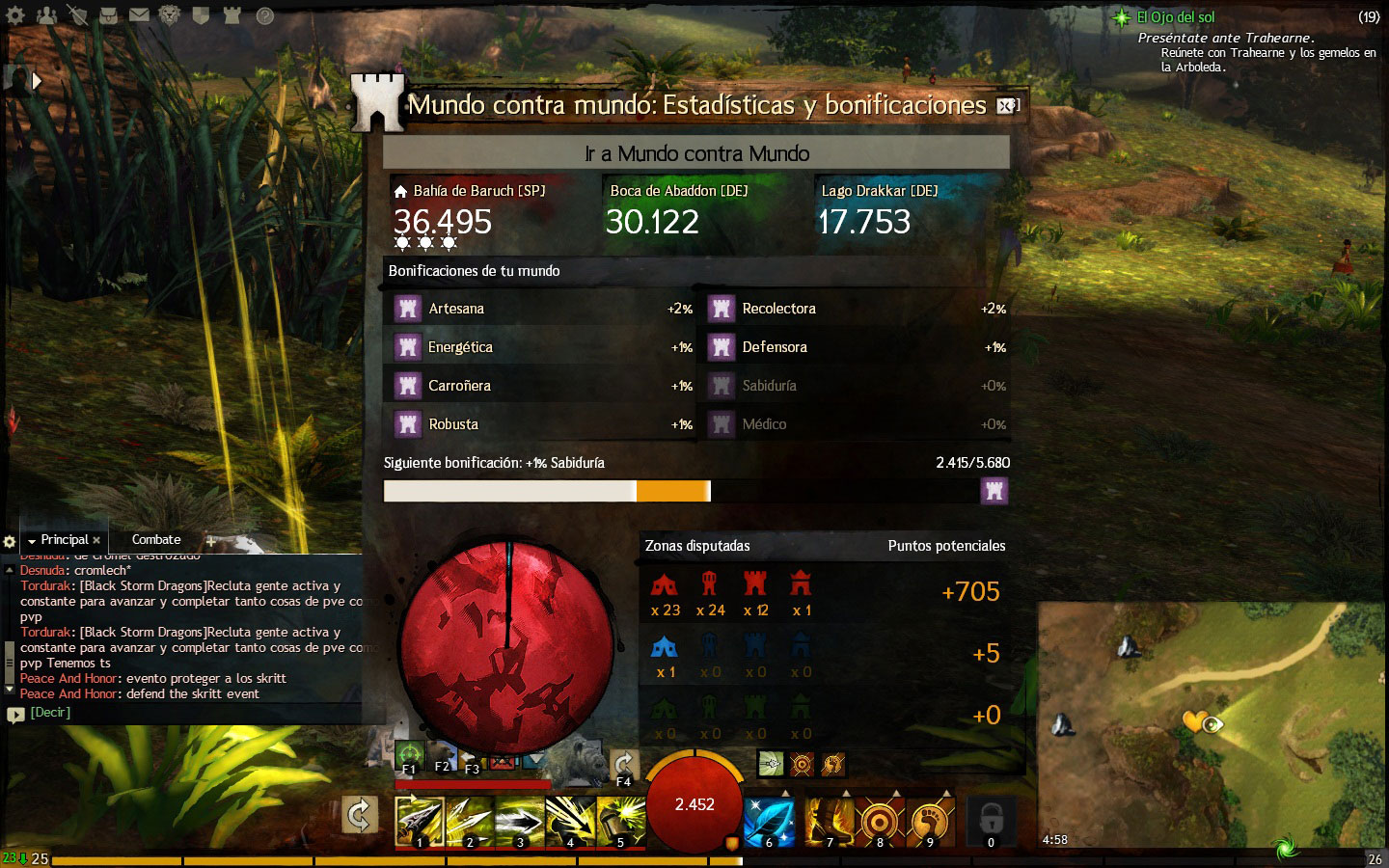Switch to the Combate chat tab

pyautogui.click(x=156, y=540)
